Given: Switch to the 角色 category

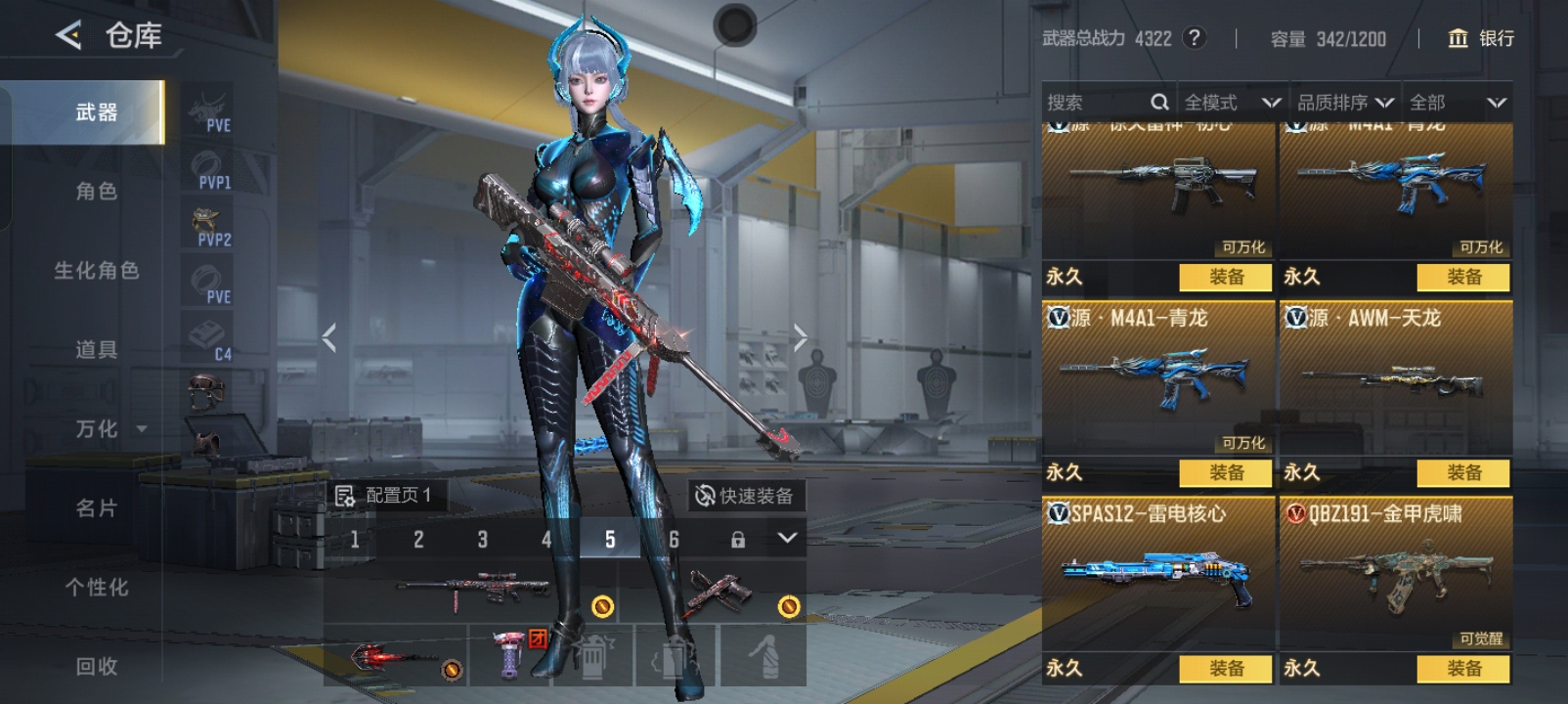Looking at the screenshot, I should (x=96, y=192).
